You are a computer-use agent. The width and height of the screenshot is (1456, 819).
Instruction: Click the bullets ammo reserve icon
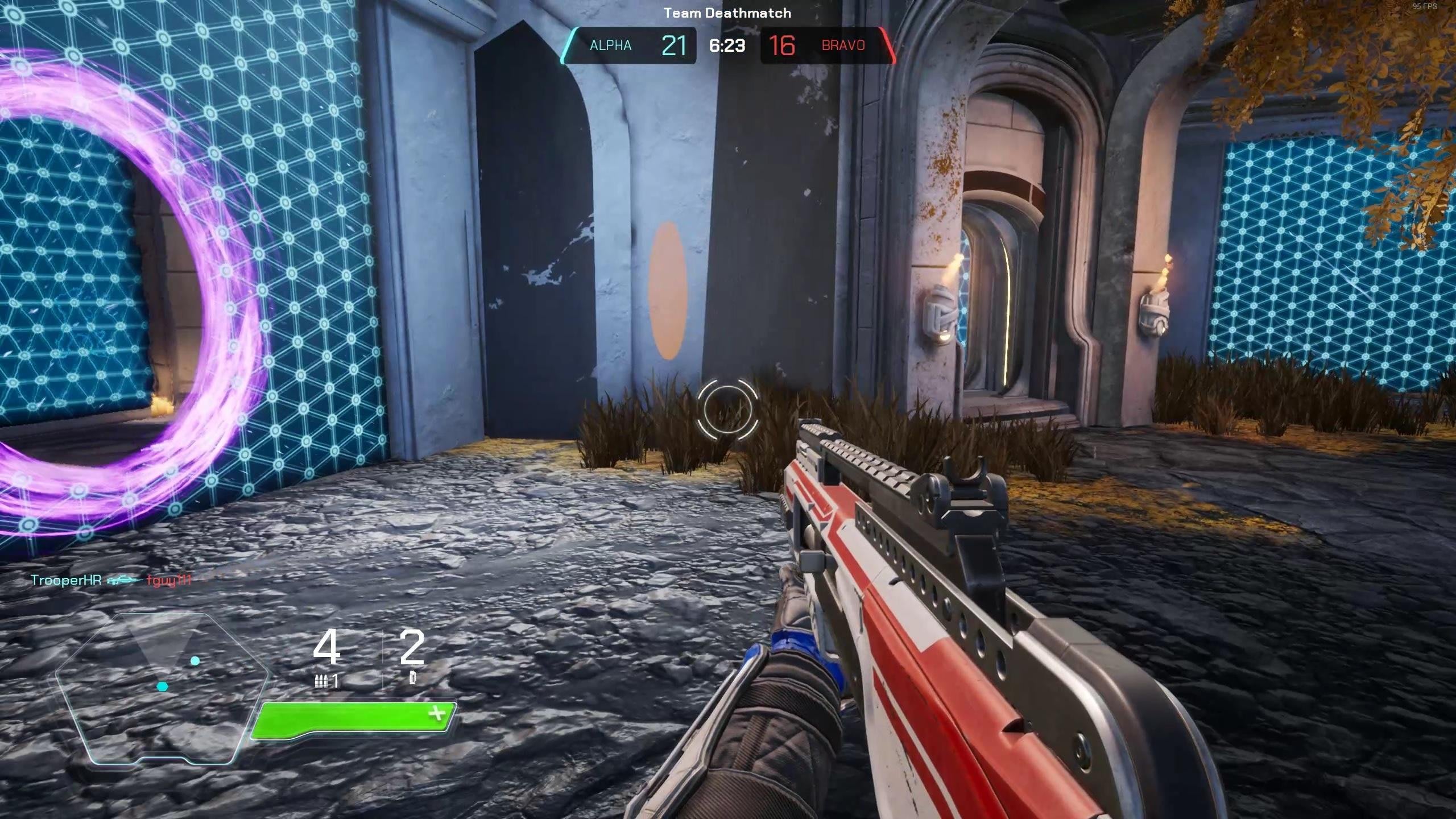[322, 682]
